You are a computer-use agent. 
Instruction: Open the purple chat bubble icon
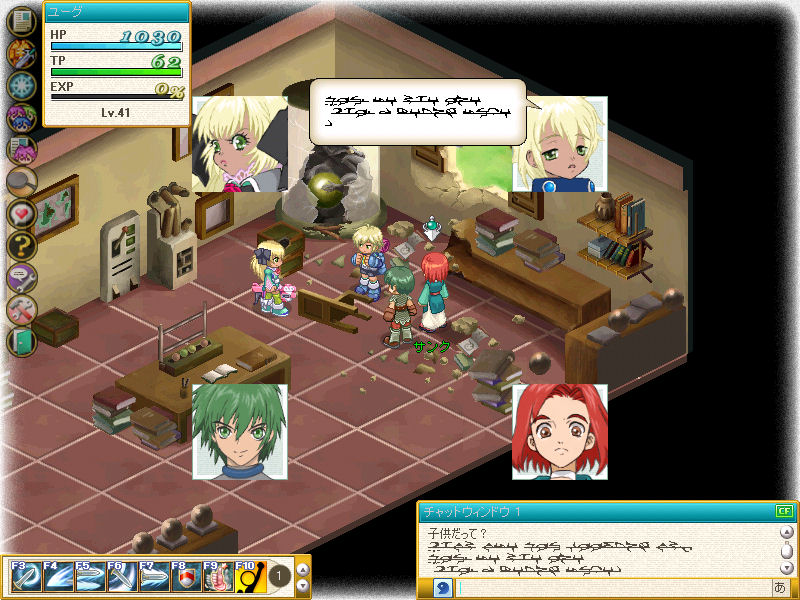point(21,277)
